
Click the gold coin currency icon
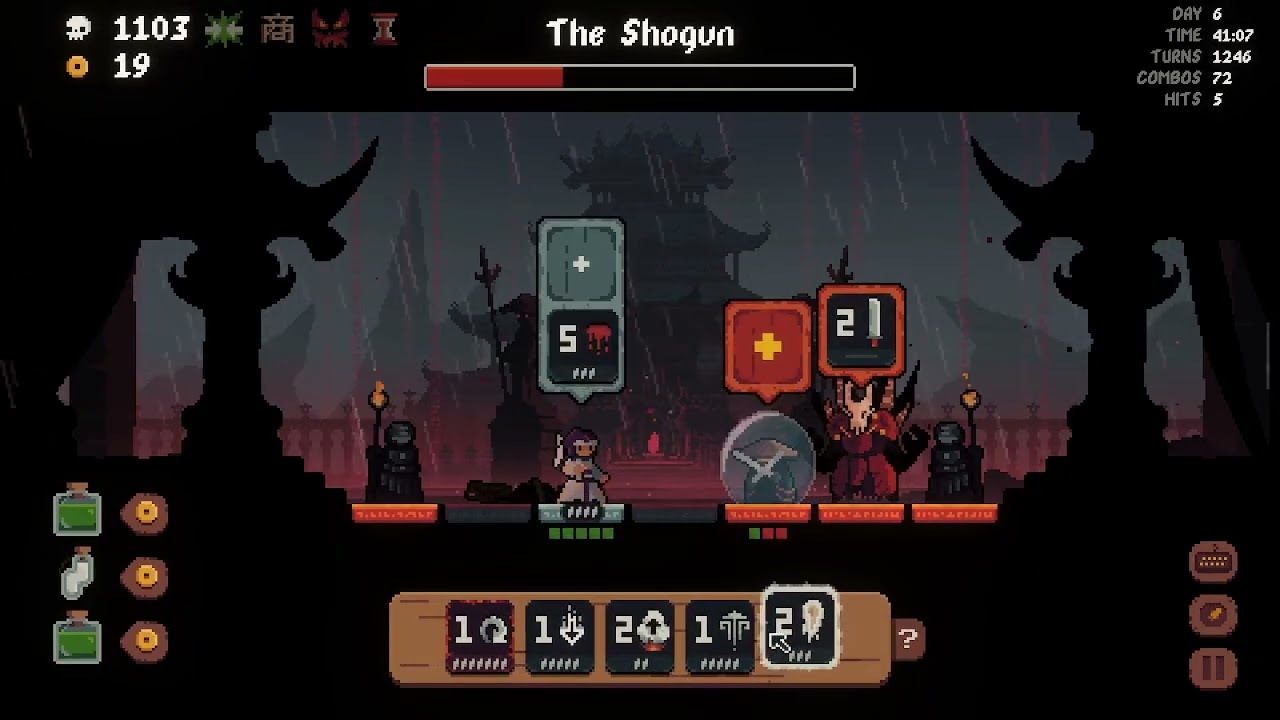click(x=78, y=67)
